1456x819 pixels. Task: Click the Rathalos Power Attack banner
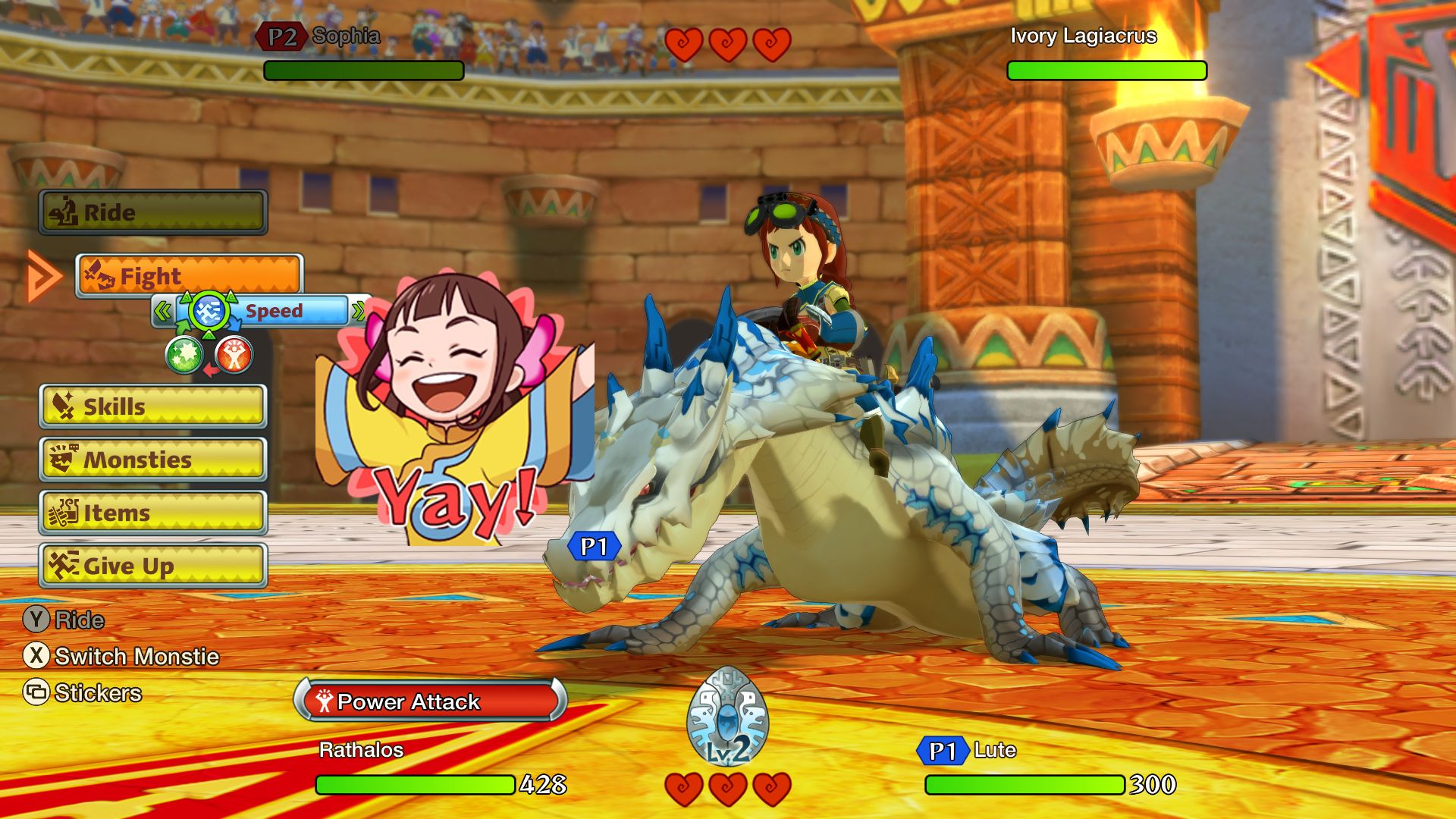coord(431,701)
